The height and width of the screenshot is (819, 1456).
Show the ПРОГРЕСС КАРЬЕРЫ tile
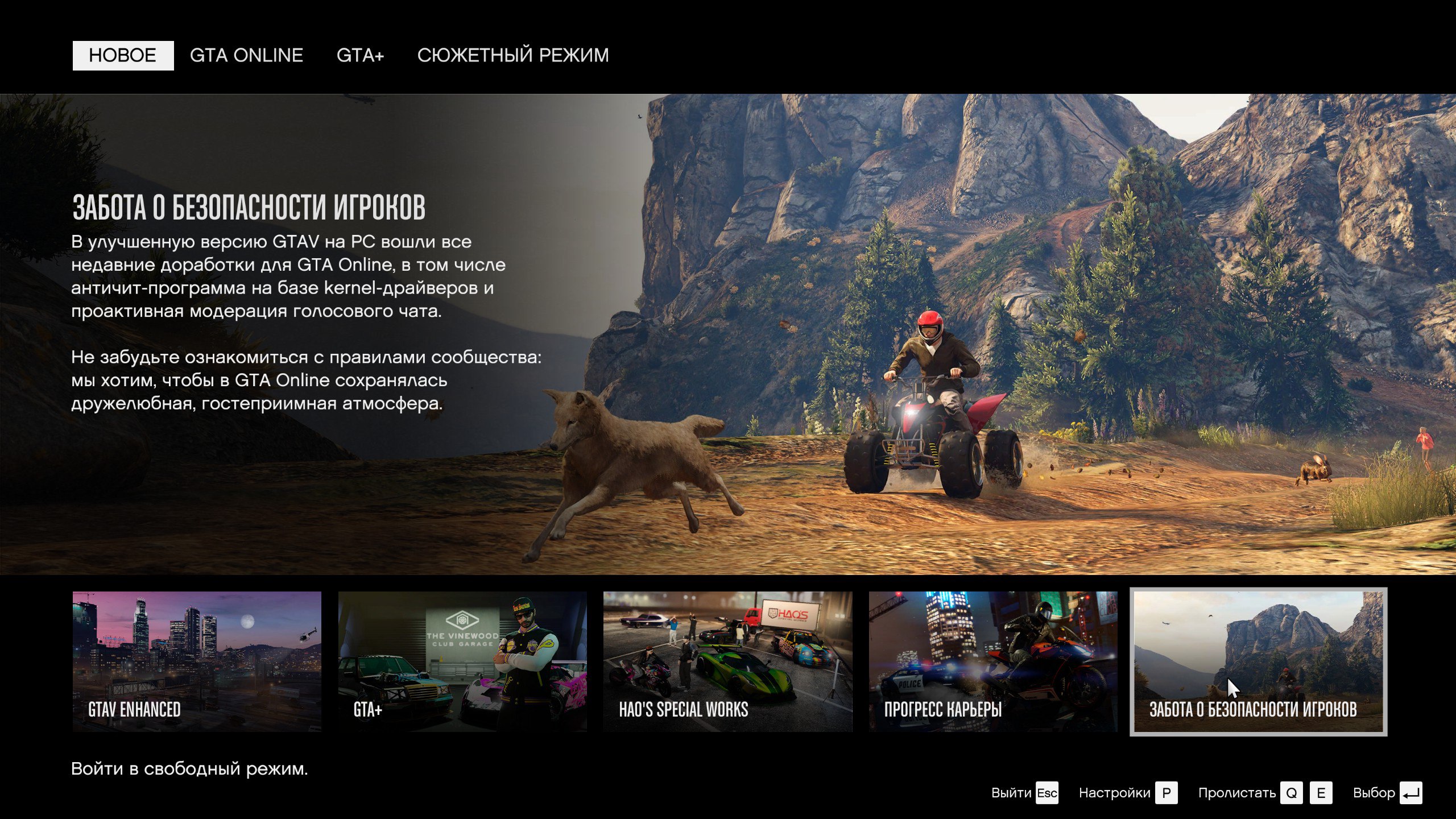pyautogui.click(x=993, y=661)
